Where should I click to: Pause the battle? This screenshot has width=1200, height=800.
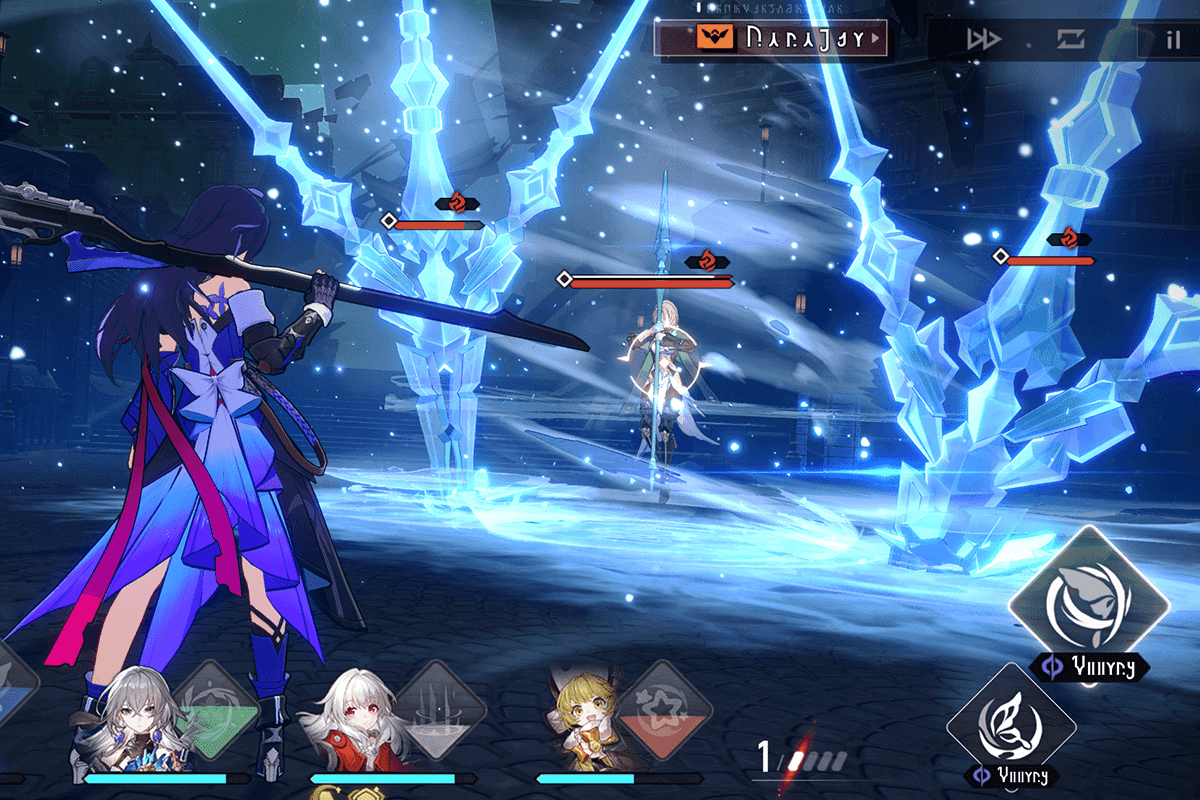pyautogui.click(x=1172, y=40)
